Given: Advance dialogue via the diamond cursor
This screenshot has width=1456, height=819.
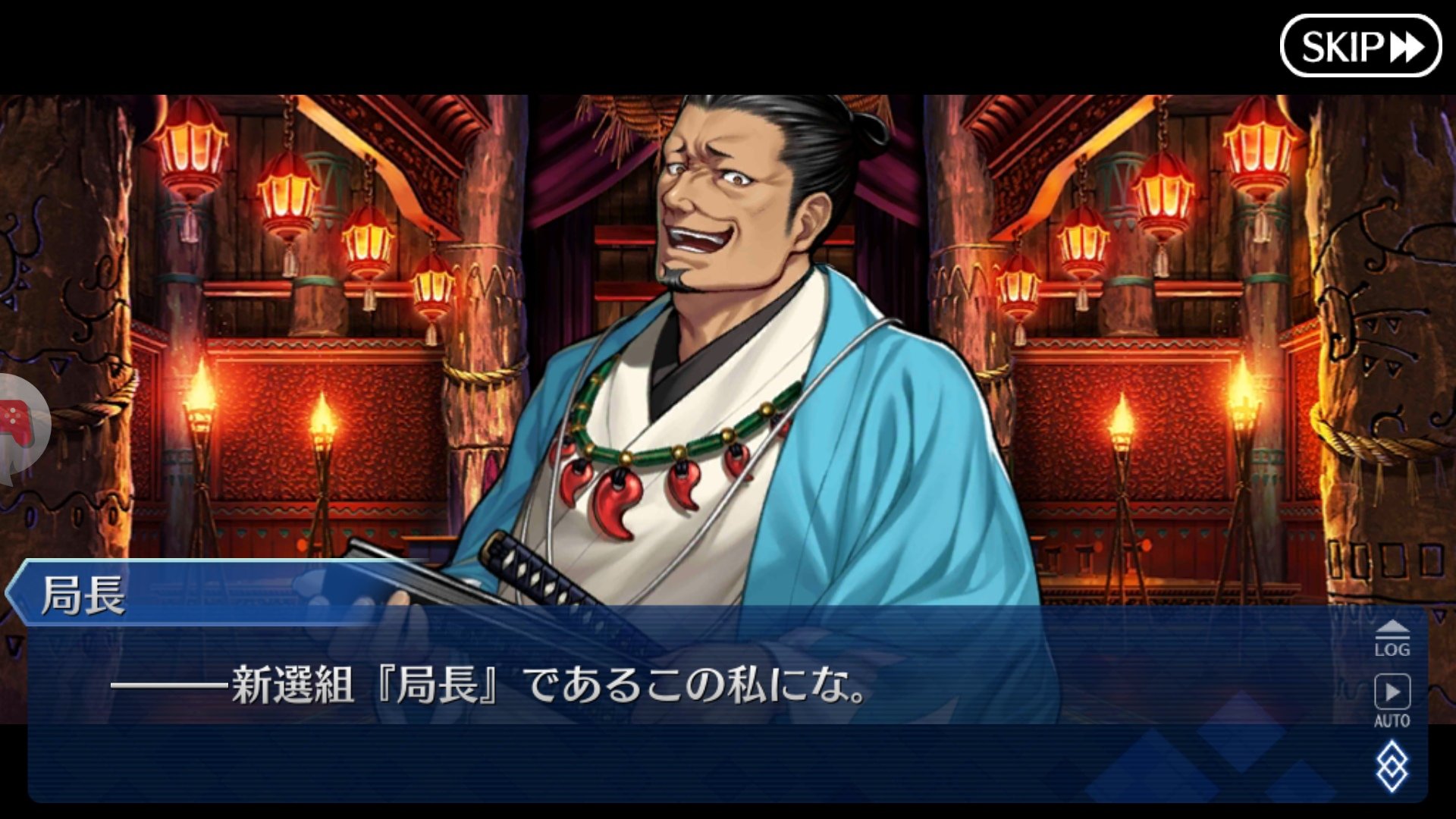Looking at the screenshot, I should [x=1392, y=766].
